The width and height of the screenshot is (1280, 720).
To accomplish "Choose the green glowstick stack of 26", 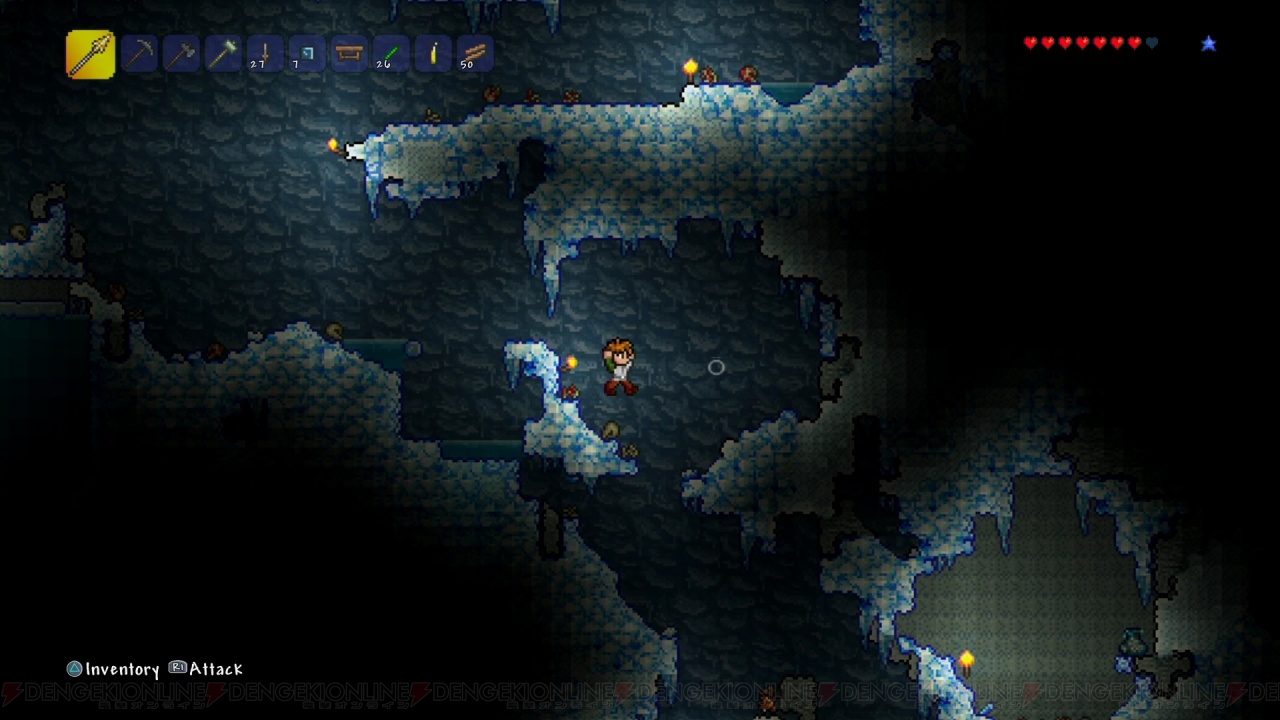I will pos(391,54).
